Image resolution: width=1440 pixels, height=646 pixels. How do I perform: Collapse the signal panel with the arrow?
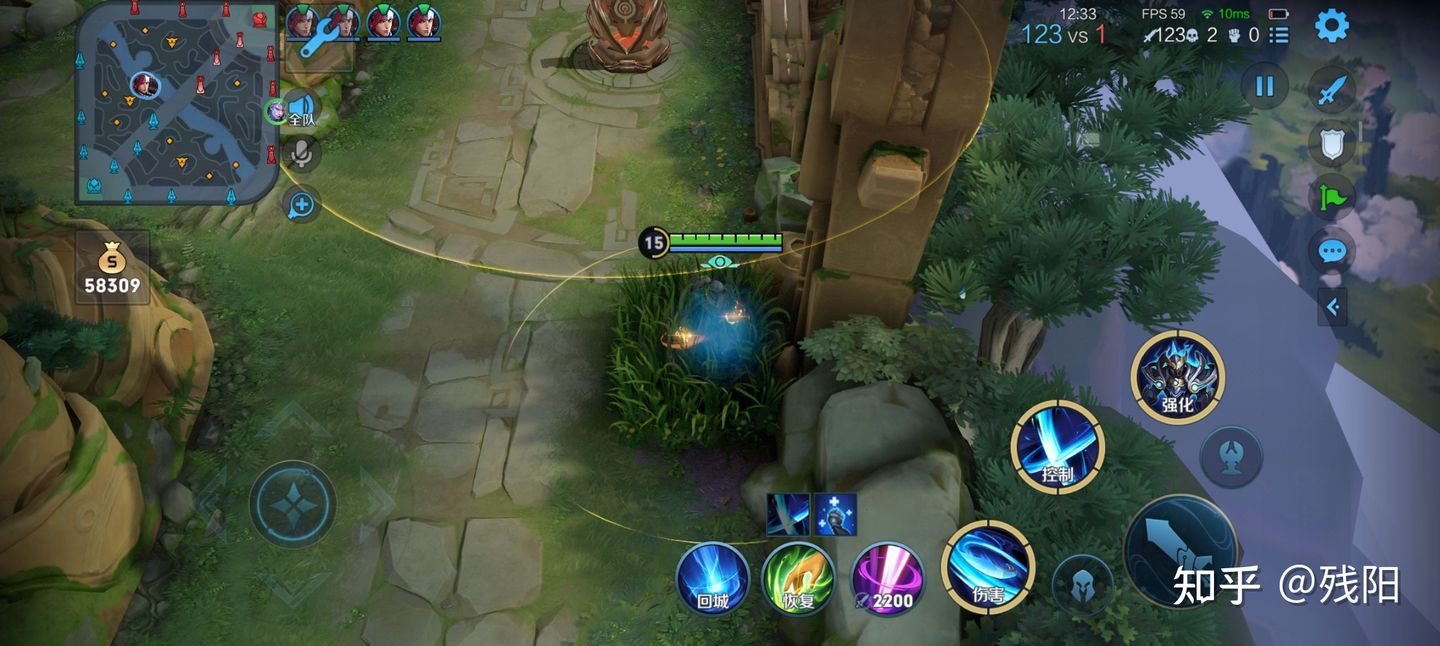point(1332,307)
